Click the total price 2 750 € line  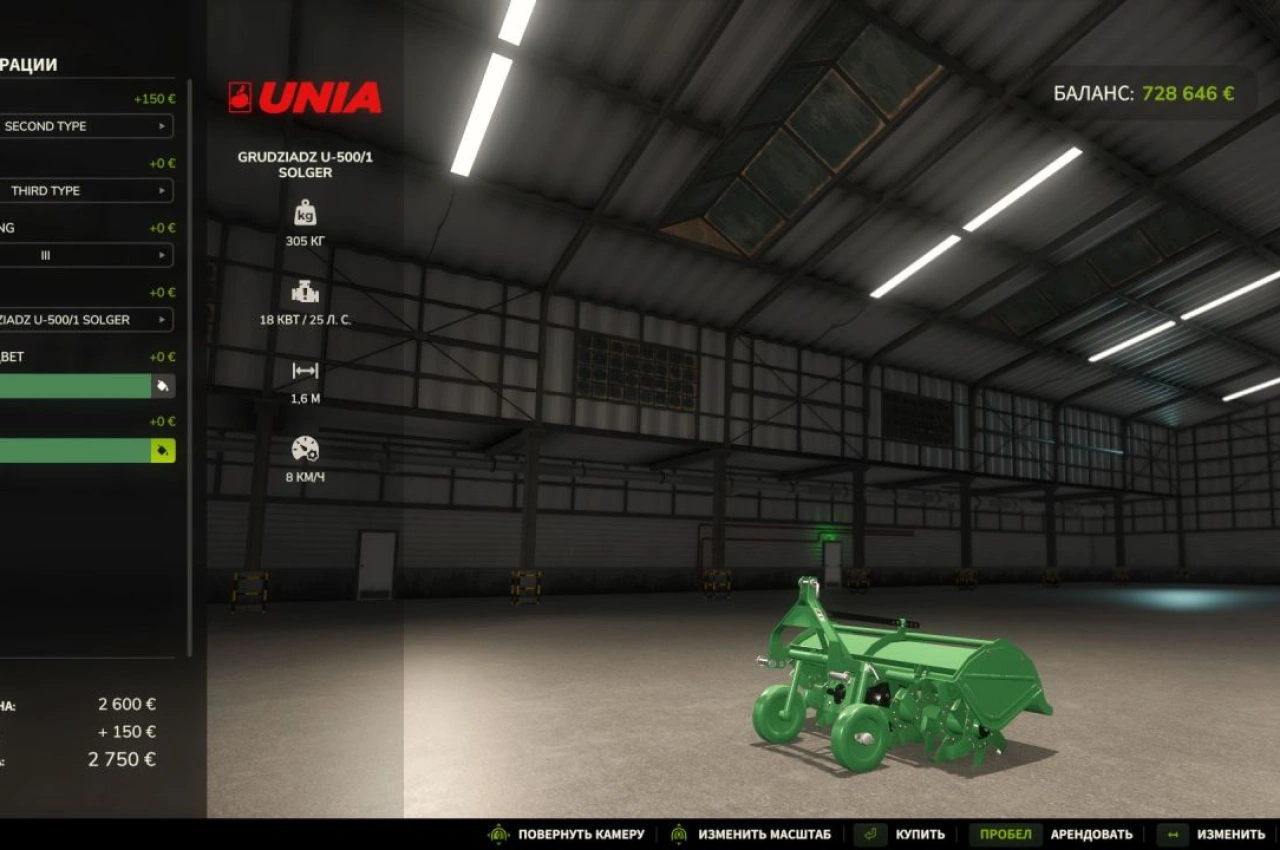pos(120,759)
